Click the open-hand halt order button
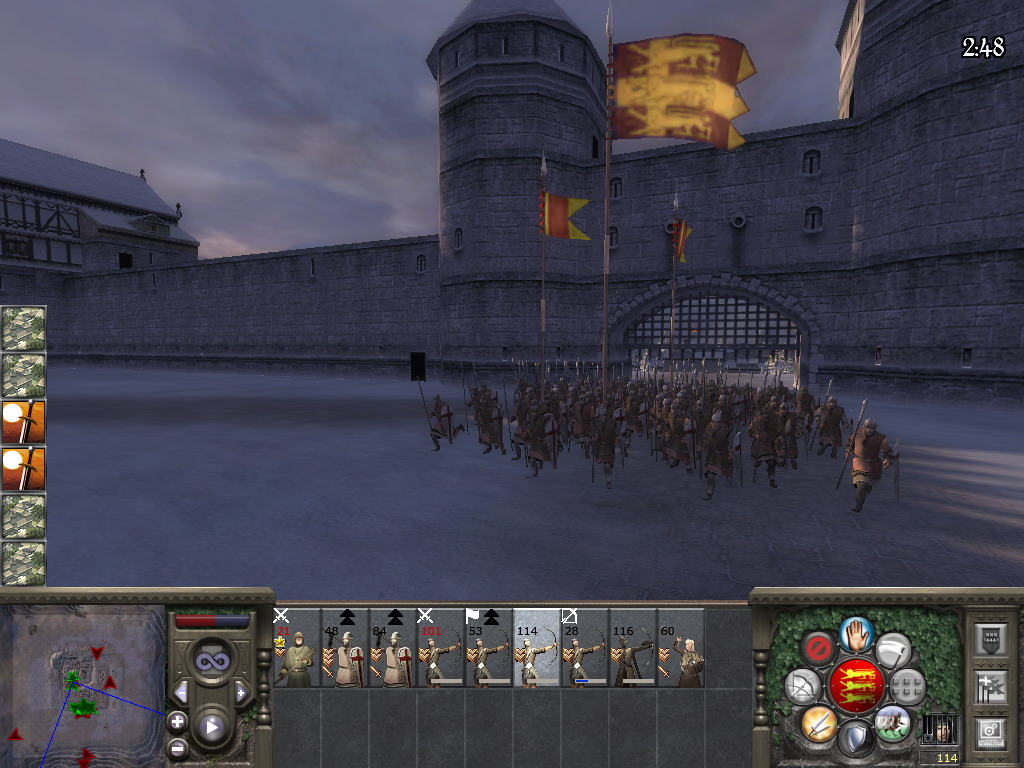Viewport: 1024px width, 768px height. coord(855,633)
